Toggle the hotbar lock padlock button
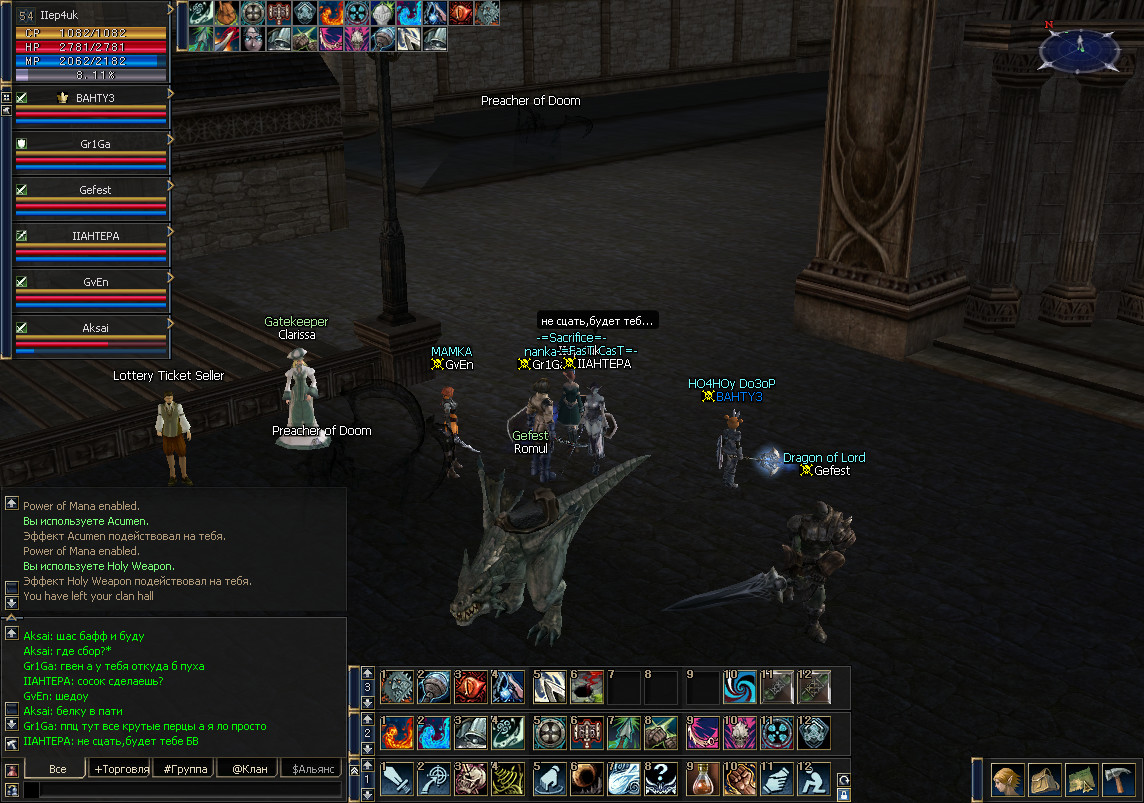Screen dimensions: 1144x803 point(844,795)
